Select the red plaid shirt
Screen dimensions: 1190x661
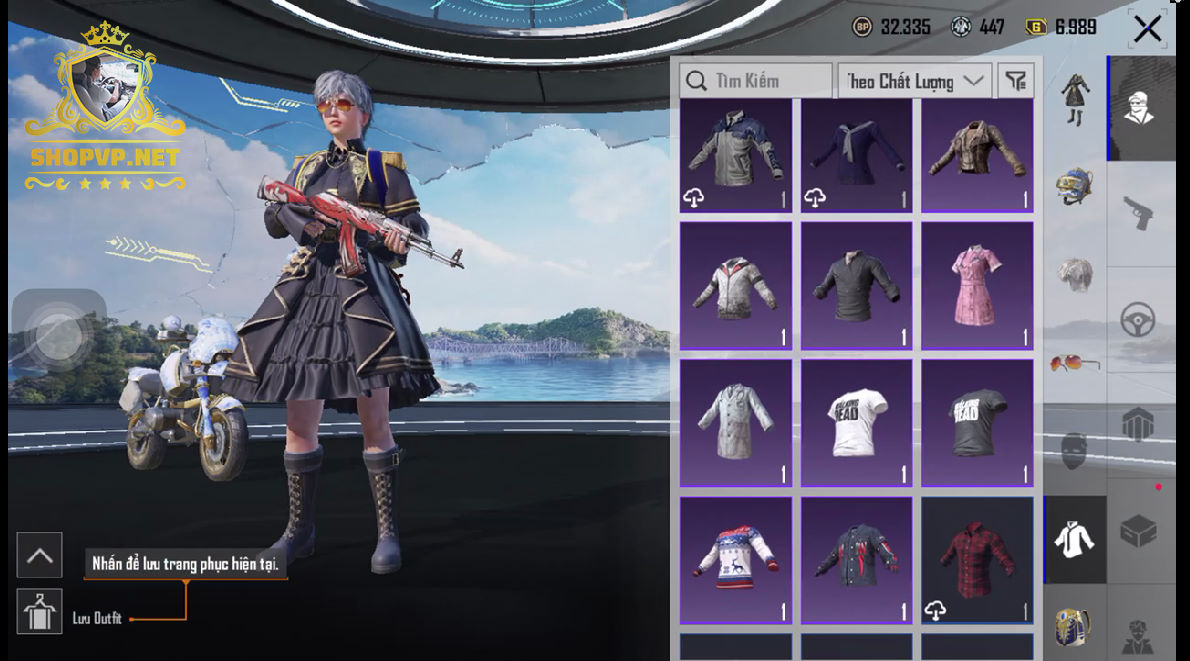click(x=977, y=560)
